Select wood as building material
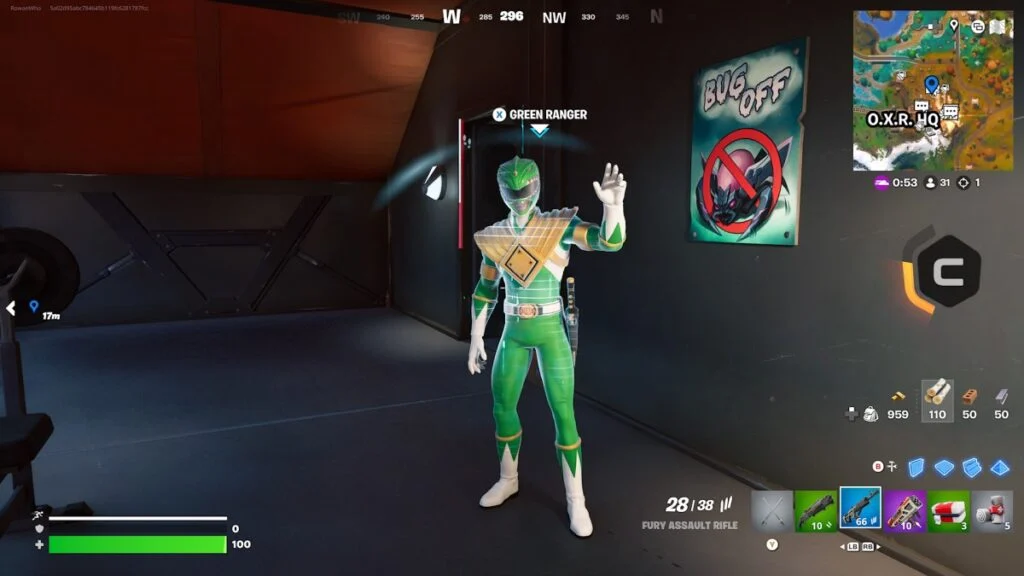Viewport: 1024px width, 576px height. (x=937, y=396)
